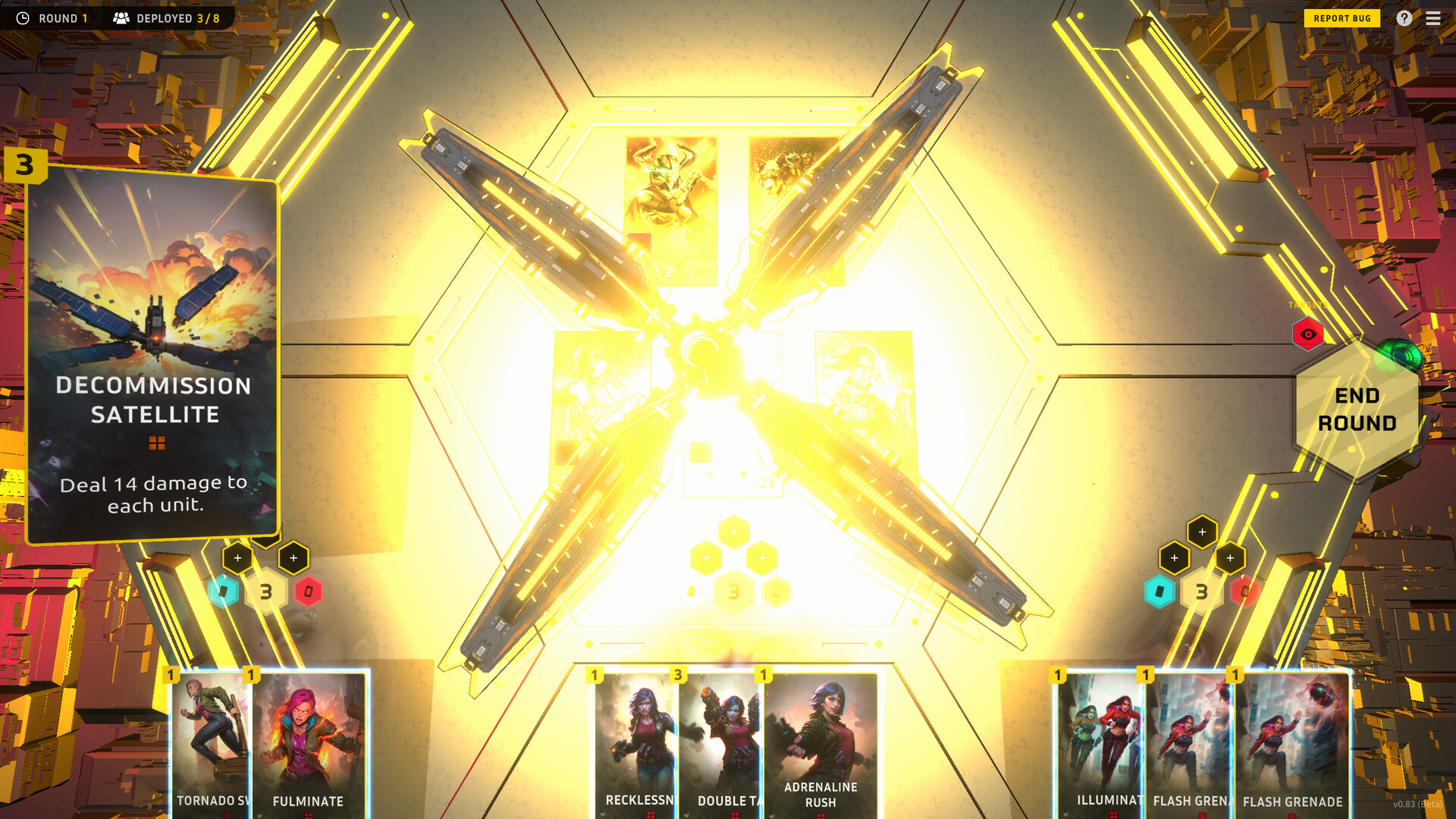Screen dimensions: 1456x819
Task: Open the help question mark icon
Action: (x=1404, y=18)
